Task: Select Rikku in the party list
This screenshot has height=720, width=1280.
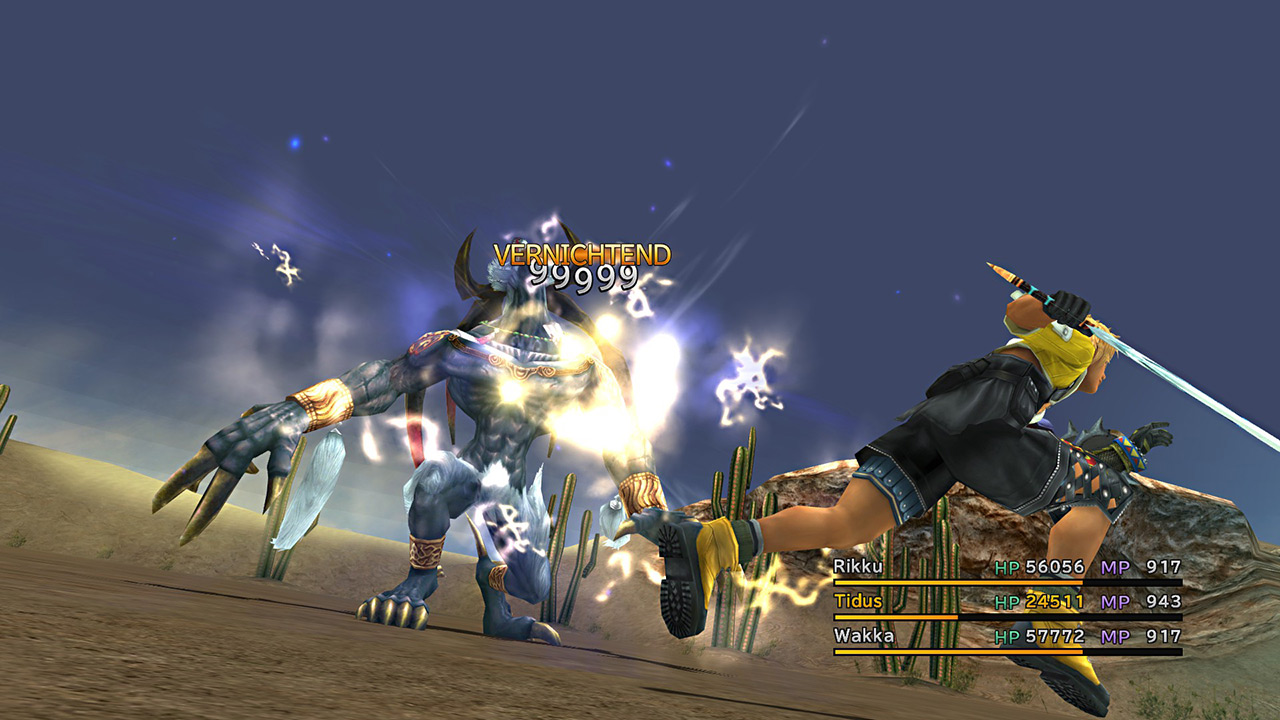Action: pos(857,567)
